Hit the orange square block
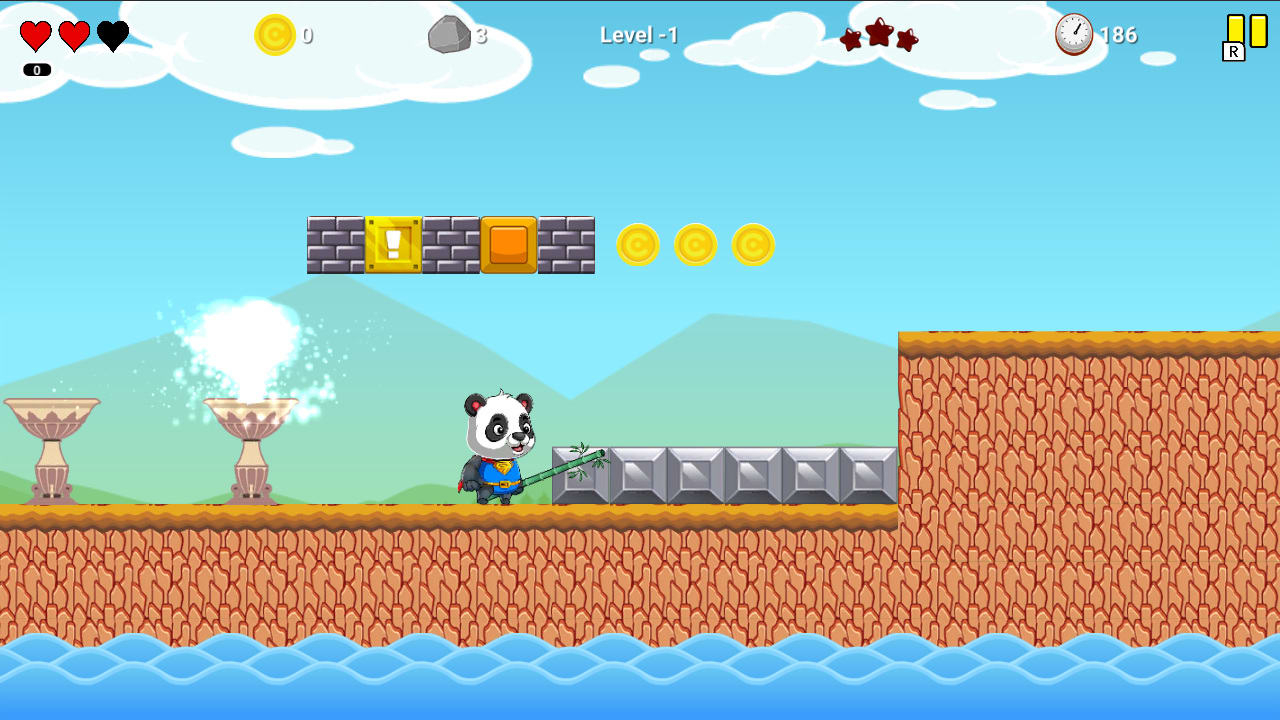The image size is (1280, 720). point(509,244)
